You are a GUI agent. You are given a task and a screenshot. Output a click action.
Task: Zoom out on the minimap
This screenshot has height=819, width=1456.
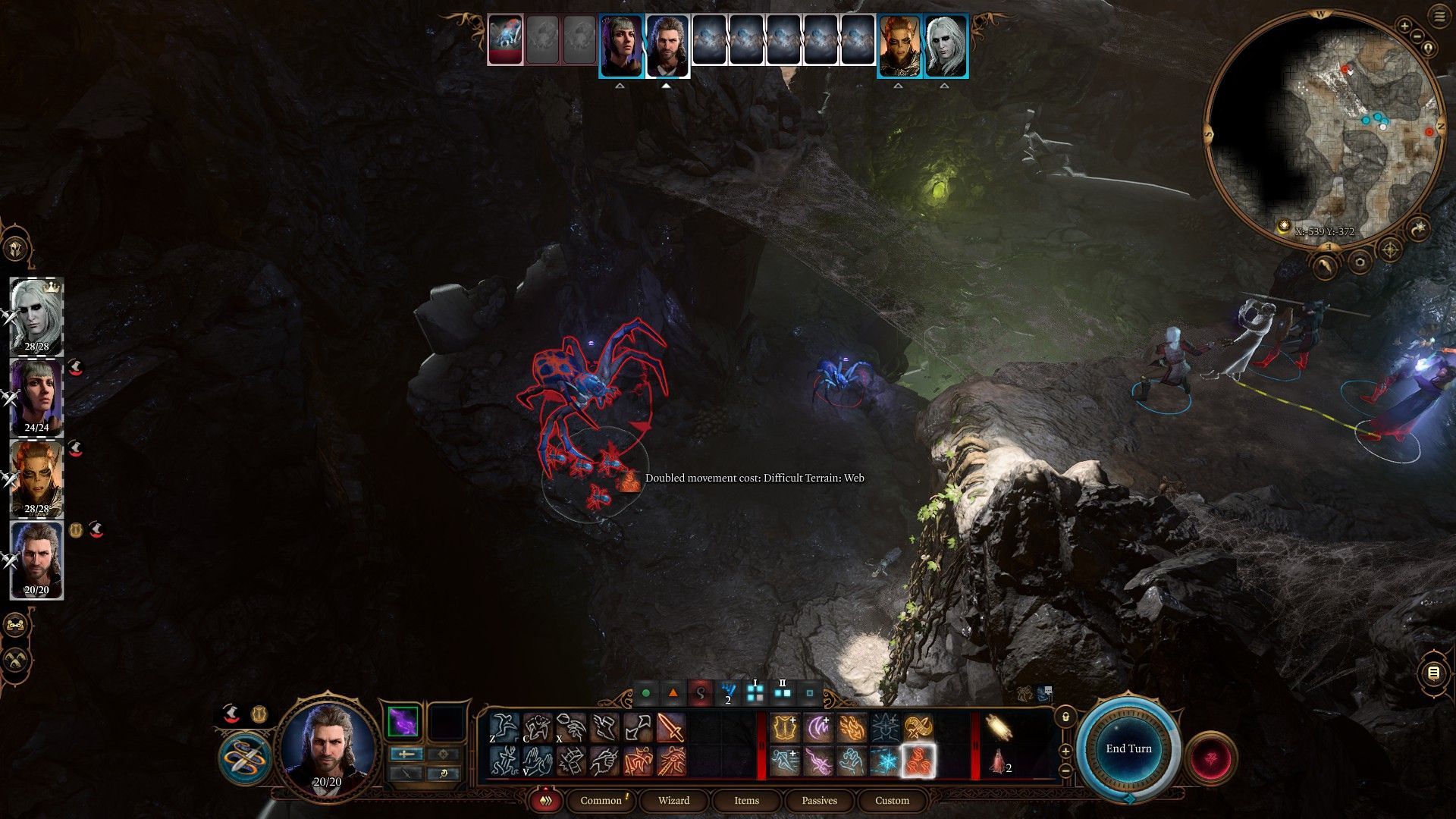click(1417, 36)
